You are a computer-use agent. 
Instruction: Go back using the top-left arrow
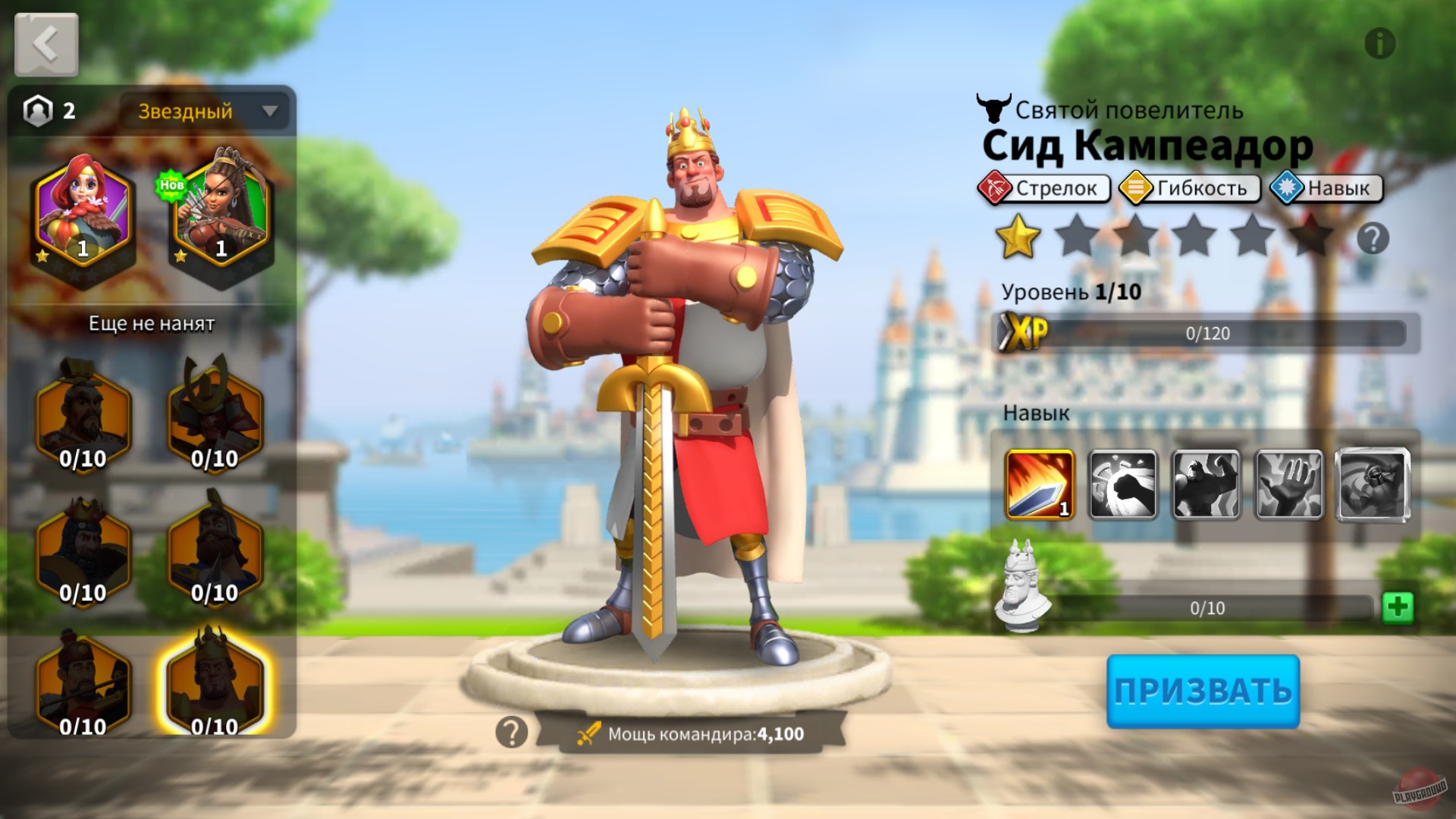tap(45, 44)
